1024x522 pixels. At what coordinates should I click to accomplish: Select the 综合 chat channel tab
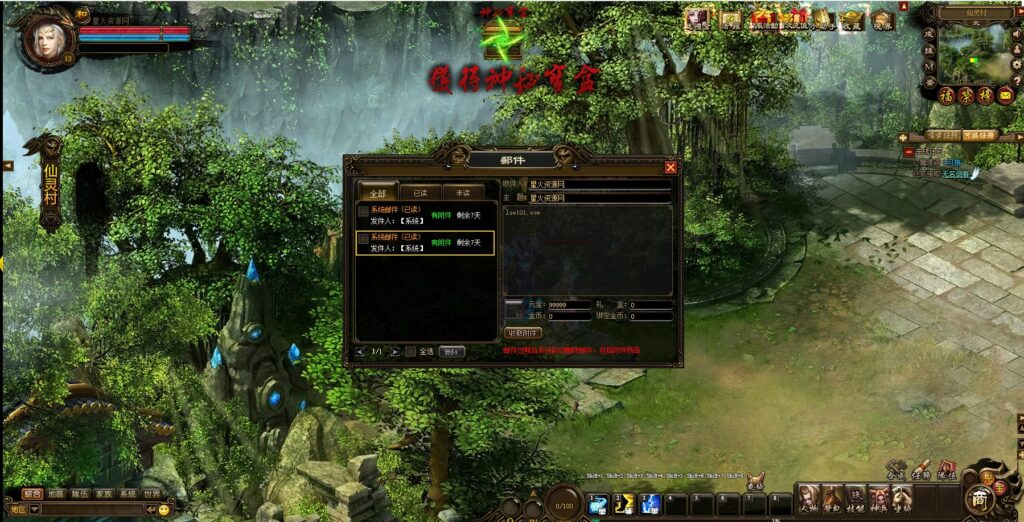click(32, 494)
